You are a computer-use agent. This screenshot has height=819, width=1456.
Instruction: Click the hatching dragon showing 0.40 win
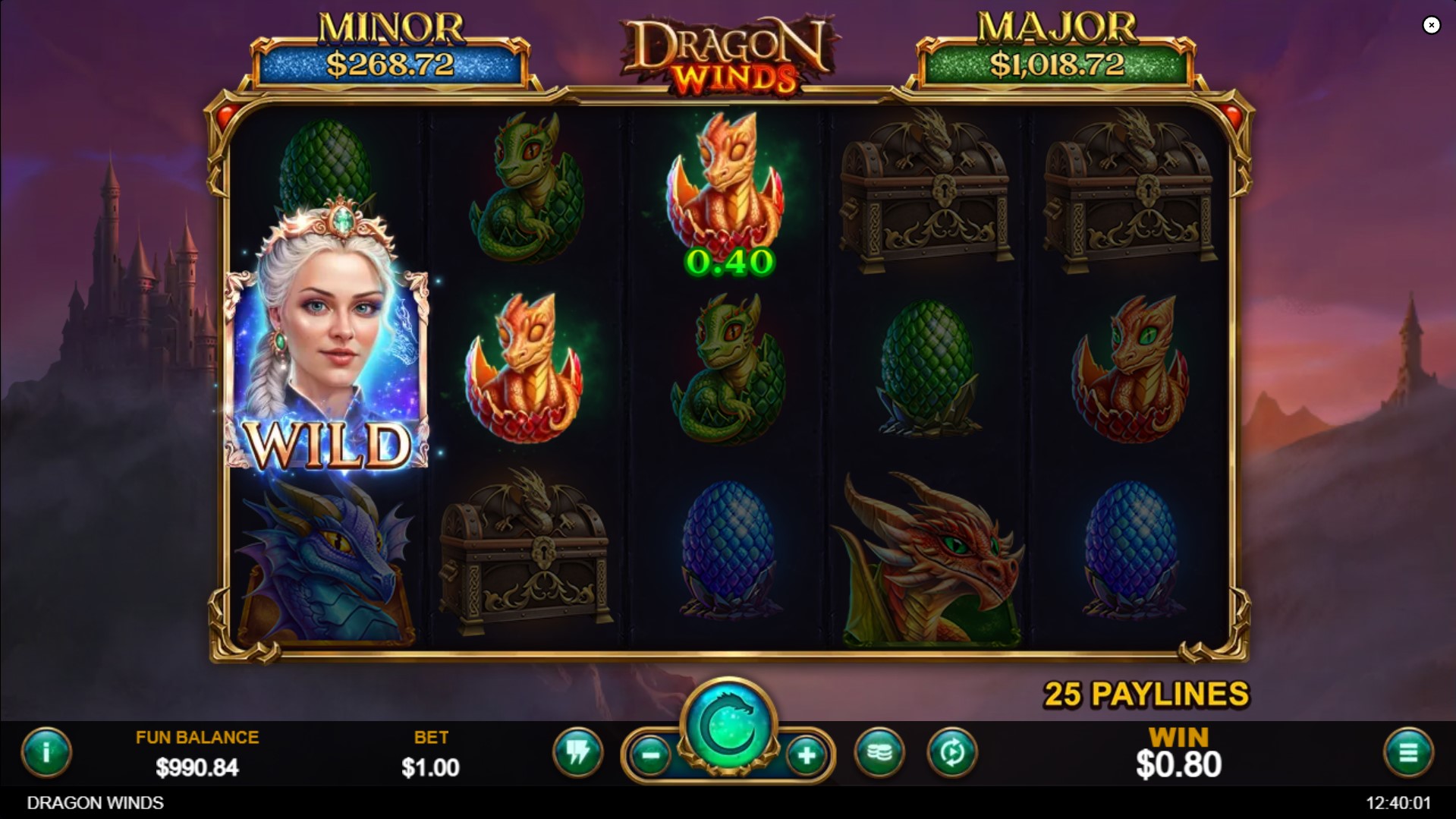[728, 190]
